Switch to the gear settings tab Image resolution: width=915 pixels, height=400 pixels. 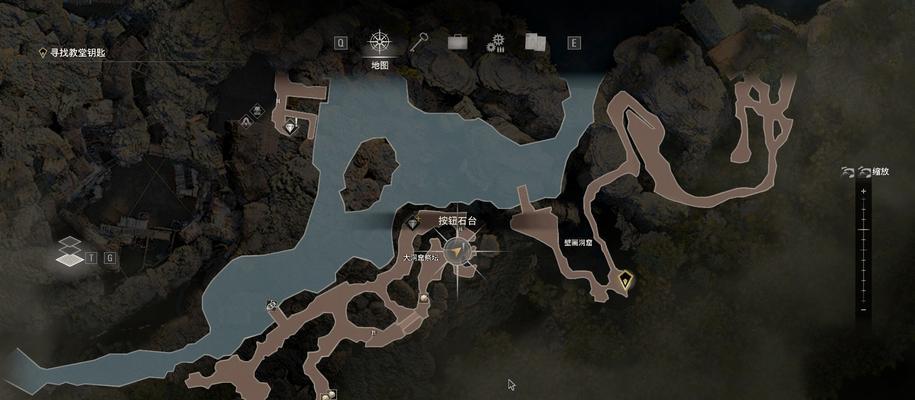[x=495, y=42]
